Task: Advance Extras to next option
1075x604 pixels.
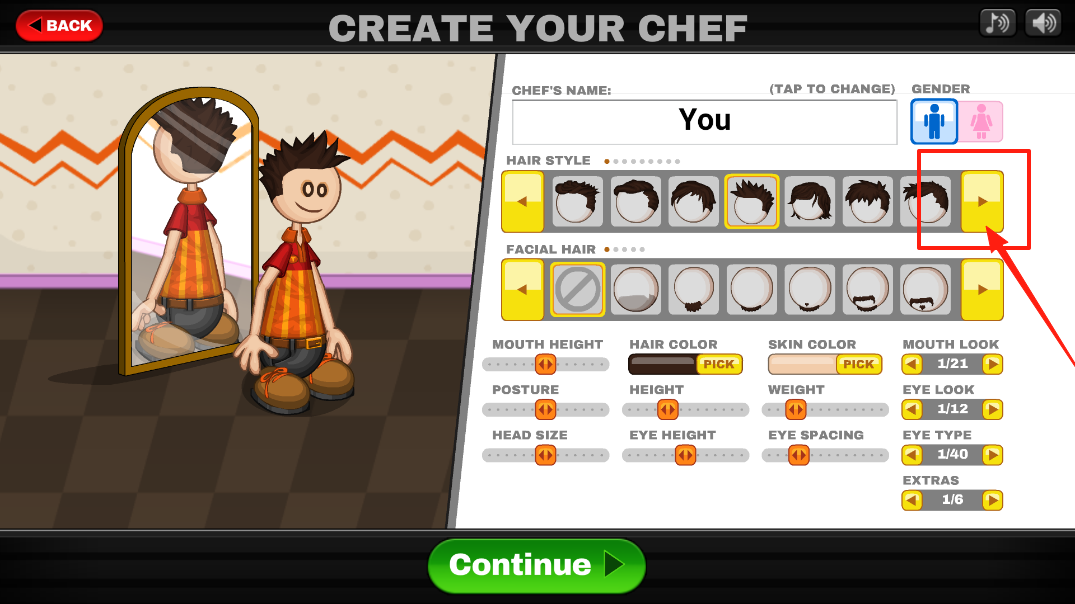Action: [992, 500]
